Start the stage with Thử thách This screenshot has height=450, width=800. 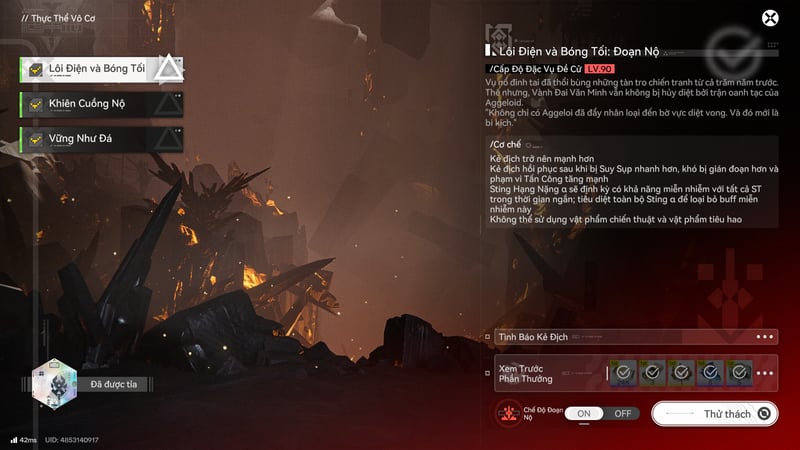[x=716, y=413]
